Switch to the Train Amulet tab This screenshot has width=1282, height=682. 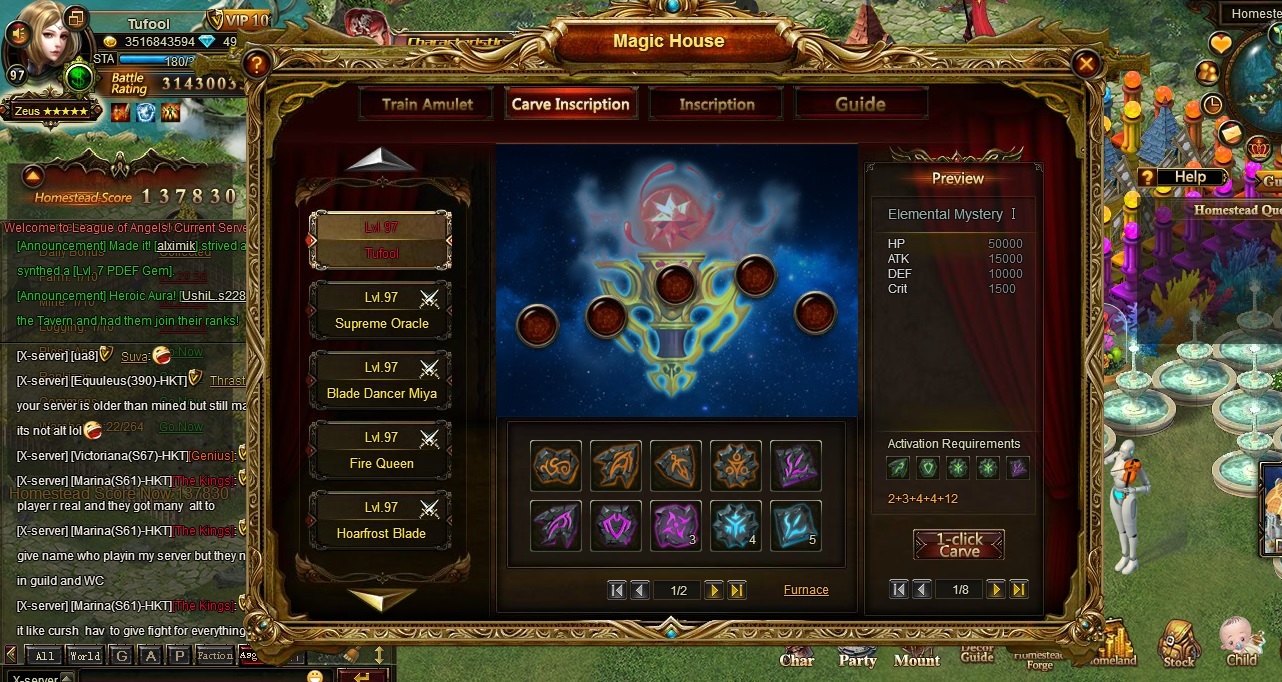(427, 104)
